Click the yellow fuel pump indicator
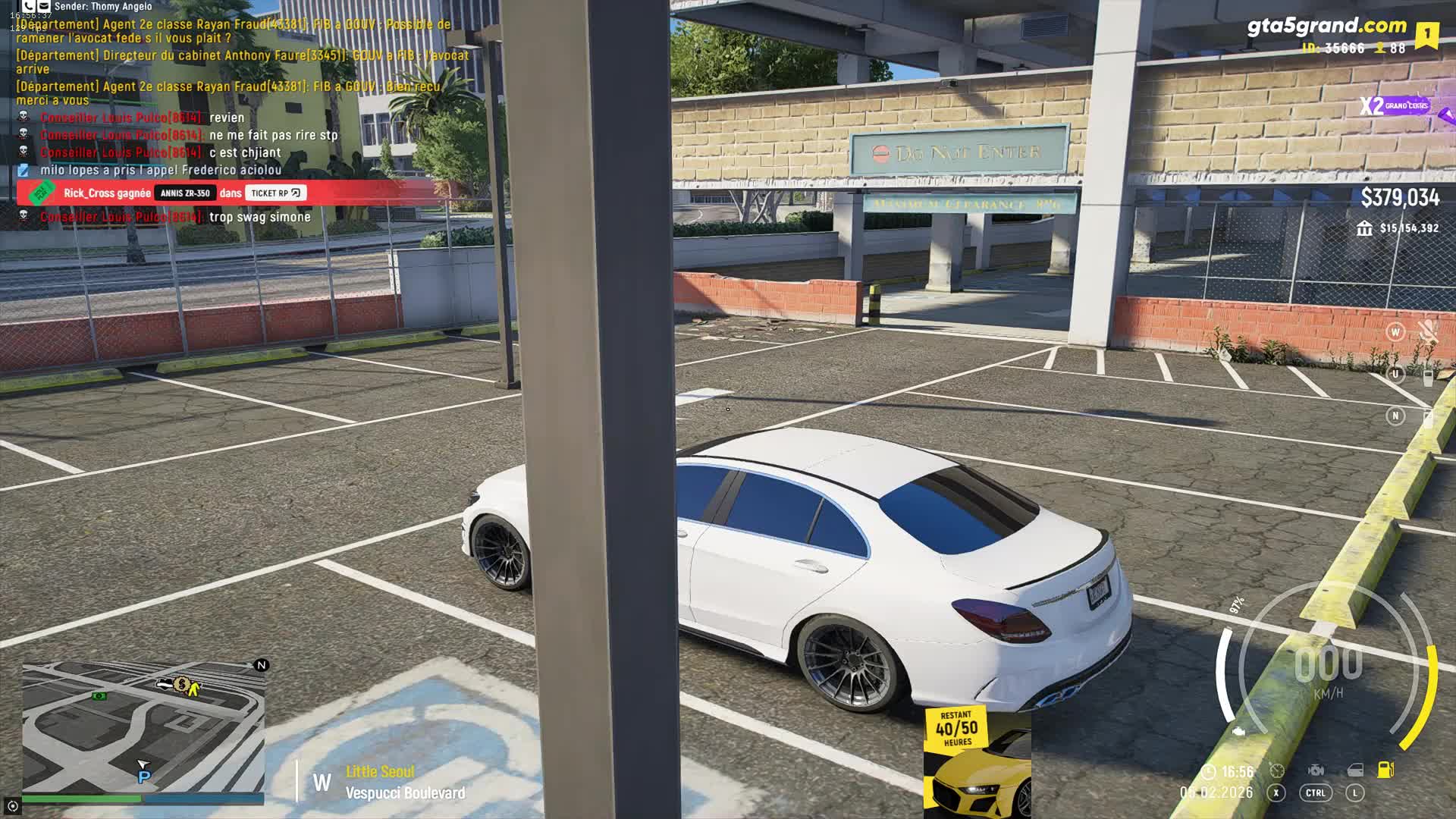1456x819 pixels. point(1385,770)
